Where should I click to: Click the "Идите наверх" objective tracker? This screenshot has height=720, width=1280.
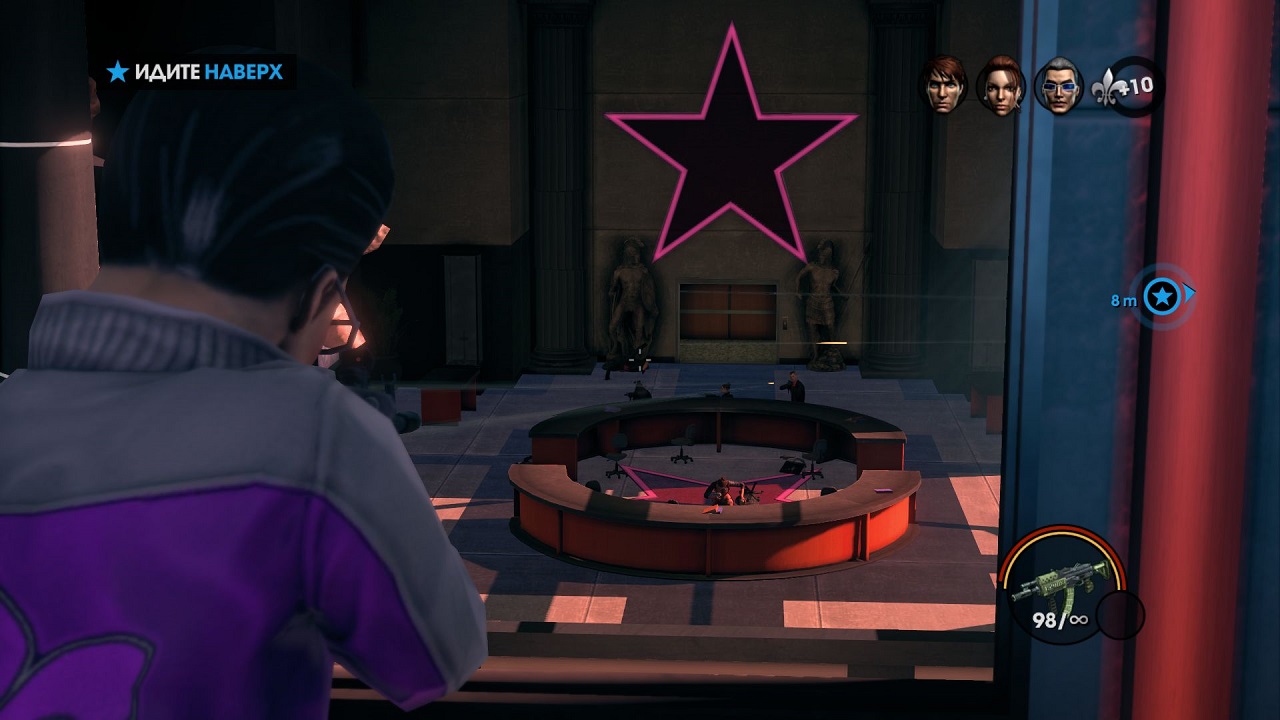196,72
